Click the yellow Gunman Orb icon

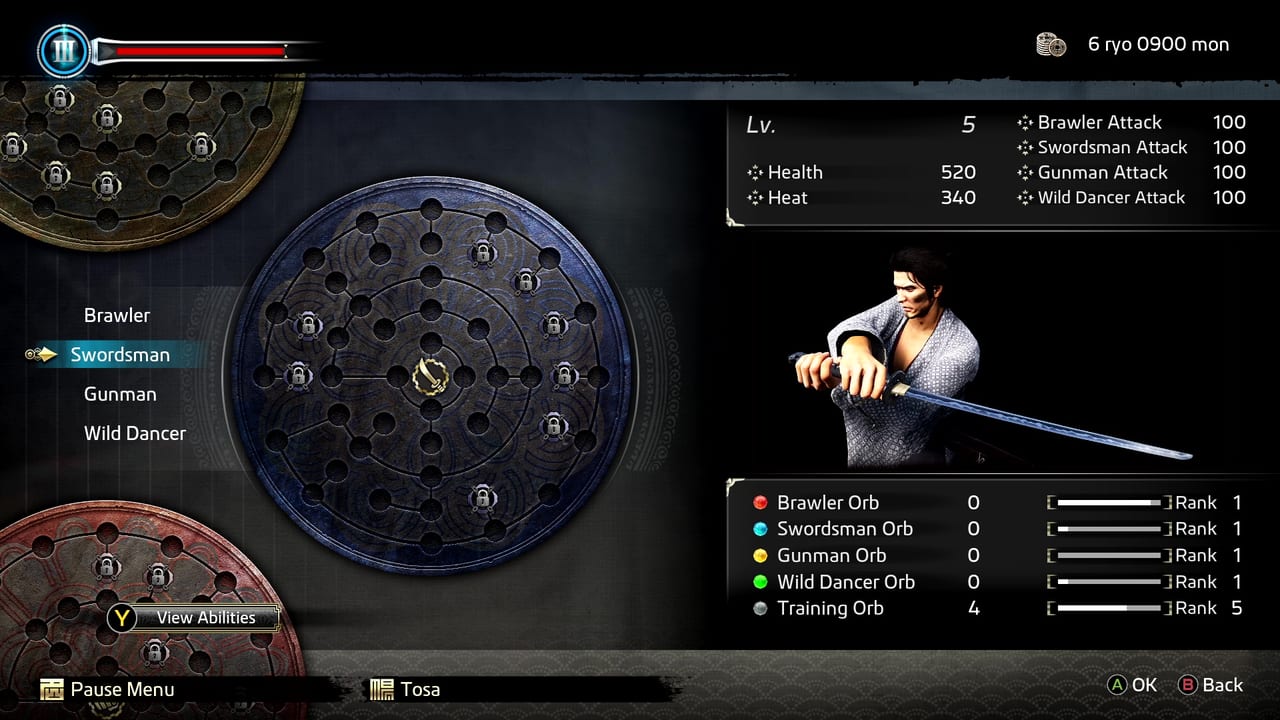761,555
